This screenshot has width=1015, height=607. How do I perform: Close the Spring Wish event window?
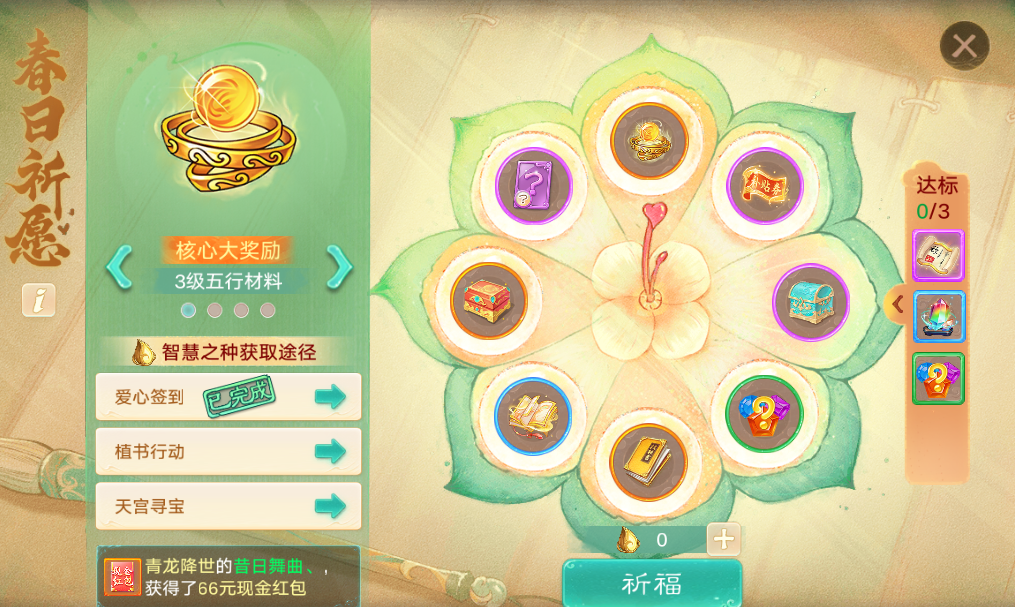pos(964,46)
